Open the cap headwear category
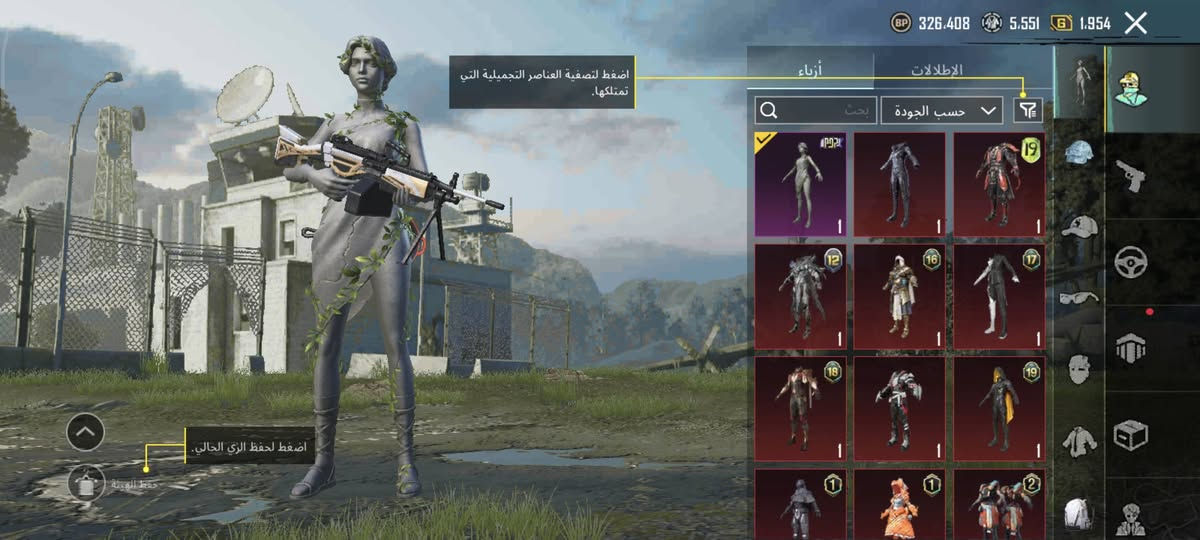The height and width of the screenshot is (540, 1200). (1079, 226)
